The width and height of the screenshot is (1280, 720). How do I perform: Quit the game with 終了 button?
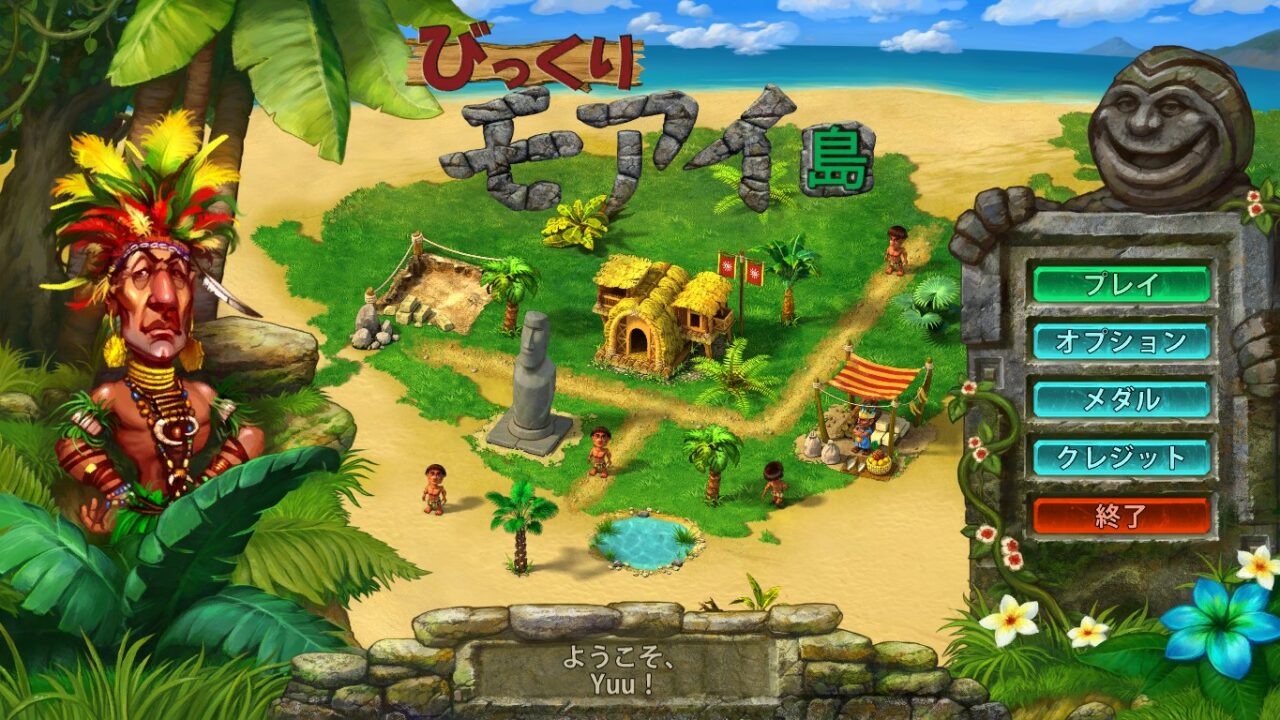tap(1121, 516)
